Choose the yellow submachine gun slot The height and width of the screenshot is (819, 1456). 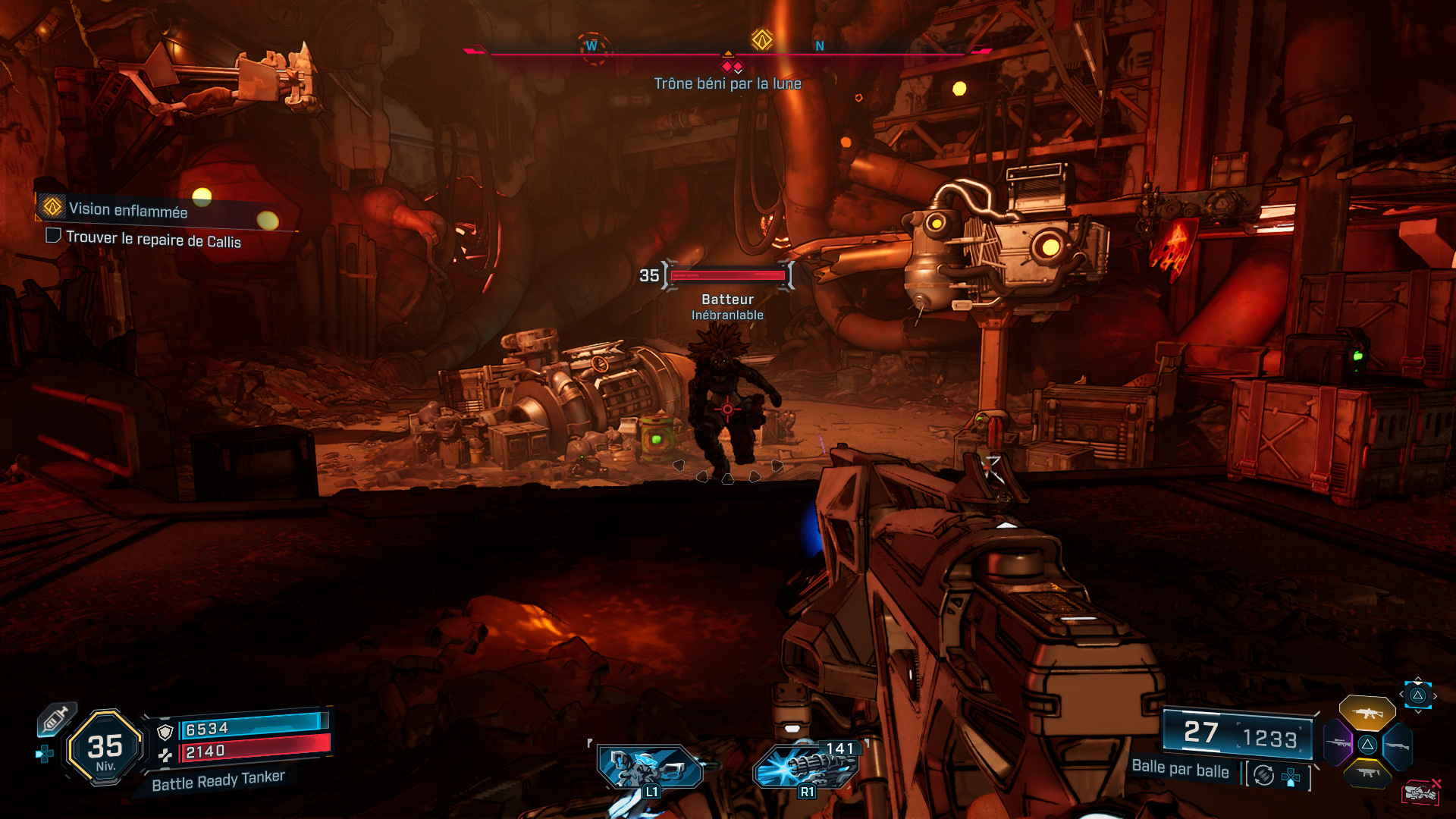point(1367,773)
